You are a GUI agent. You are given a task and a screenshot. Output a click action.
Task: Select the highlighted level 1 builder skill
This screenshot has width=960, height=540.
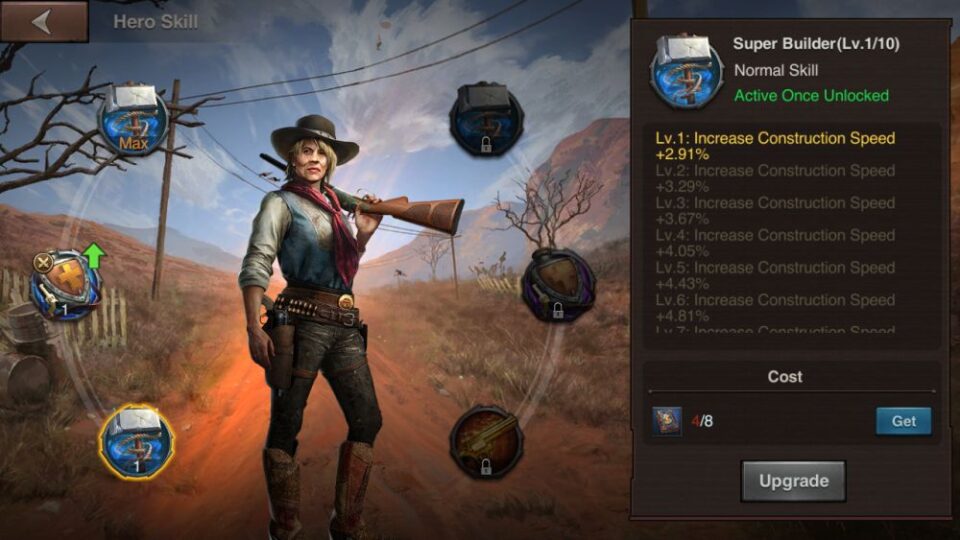[136, 441]
